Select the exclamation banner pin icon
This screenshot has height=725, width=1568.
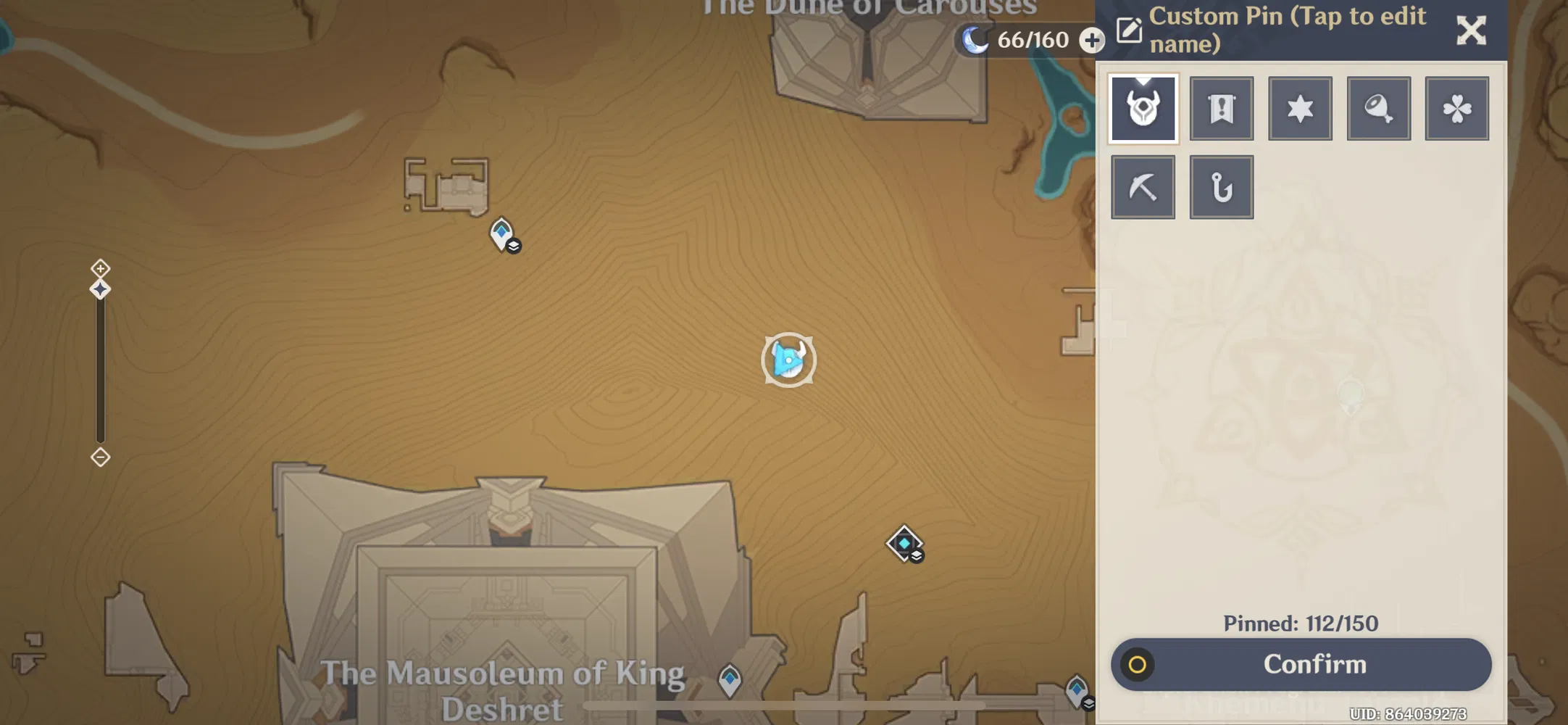pyautogui.click(x=1222, y=107)
